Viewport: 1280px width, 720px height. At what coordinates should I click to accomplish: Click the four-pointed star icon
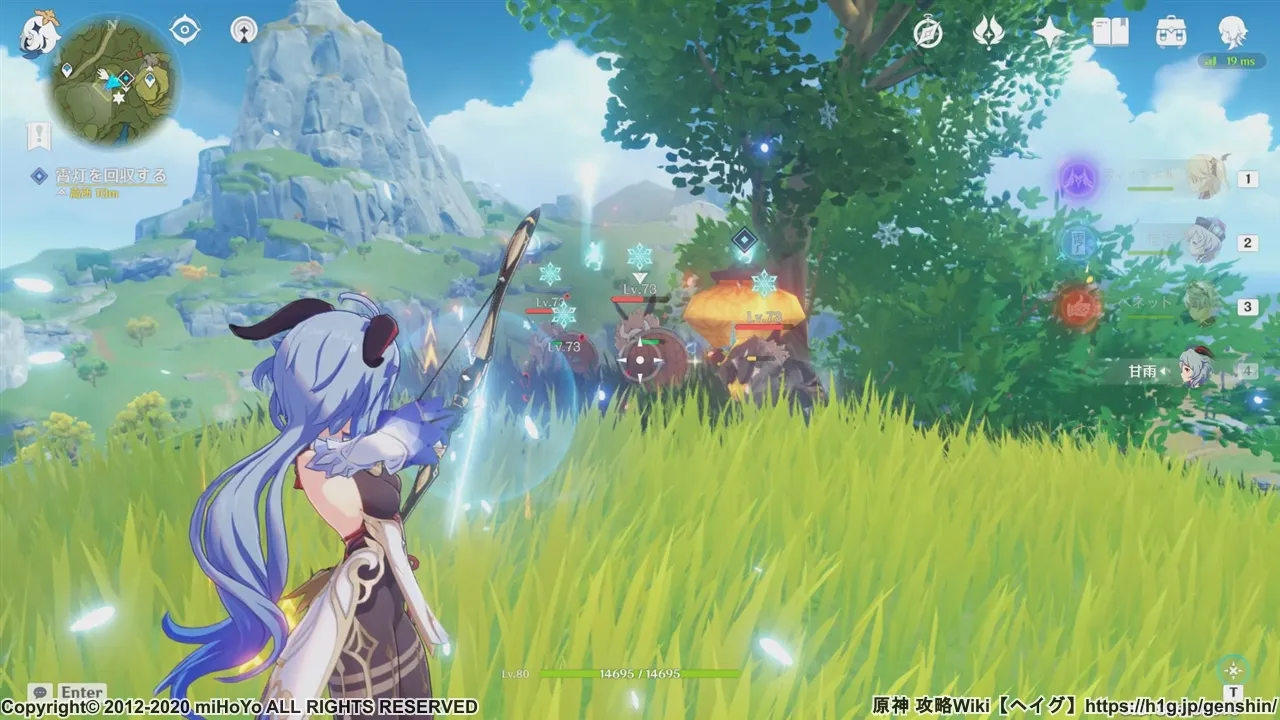1050,33
